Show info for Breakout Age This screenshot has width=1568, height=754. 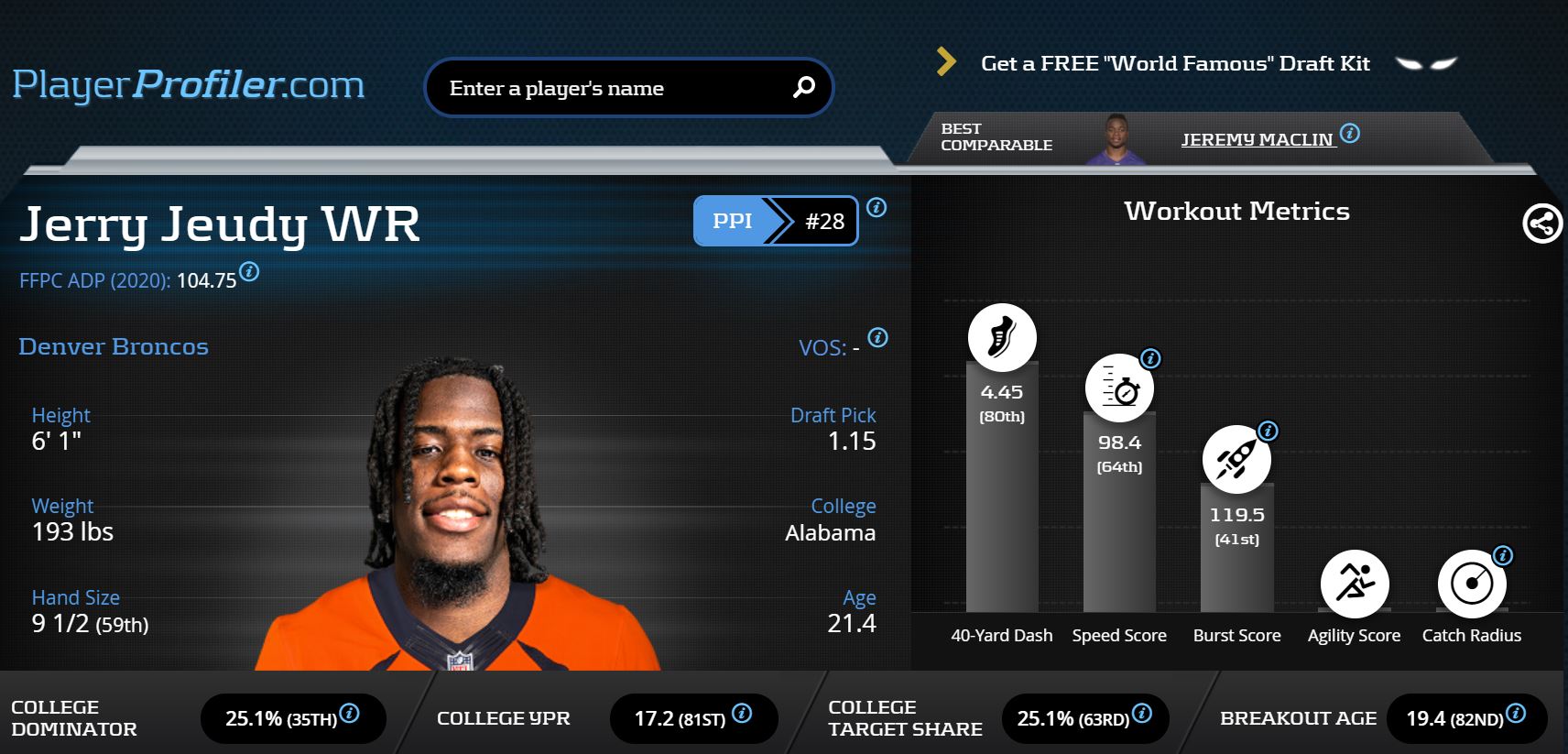tap(1516, 713)
